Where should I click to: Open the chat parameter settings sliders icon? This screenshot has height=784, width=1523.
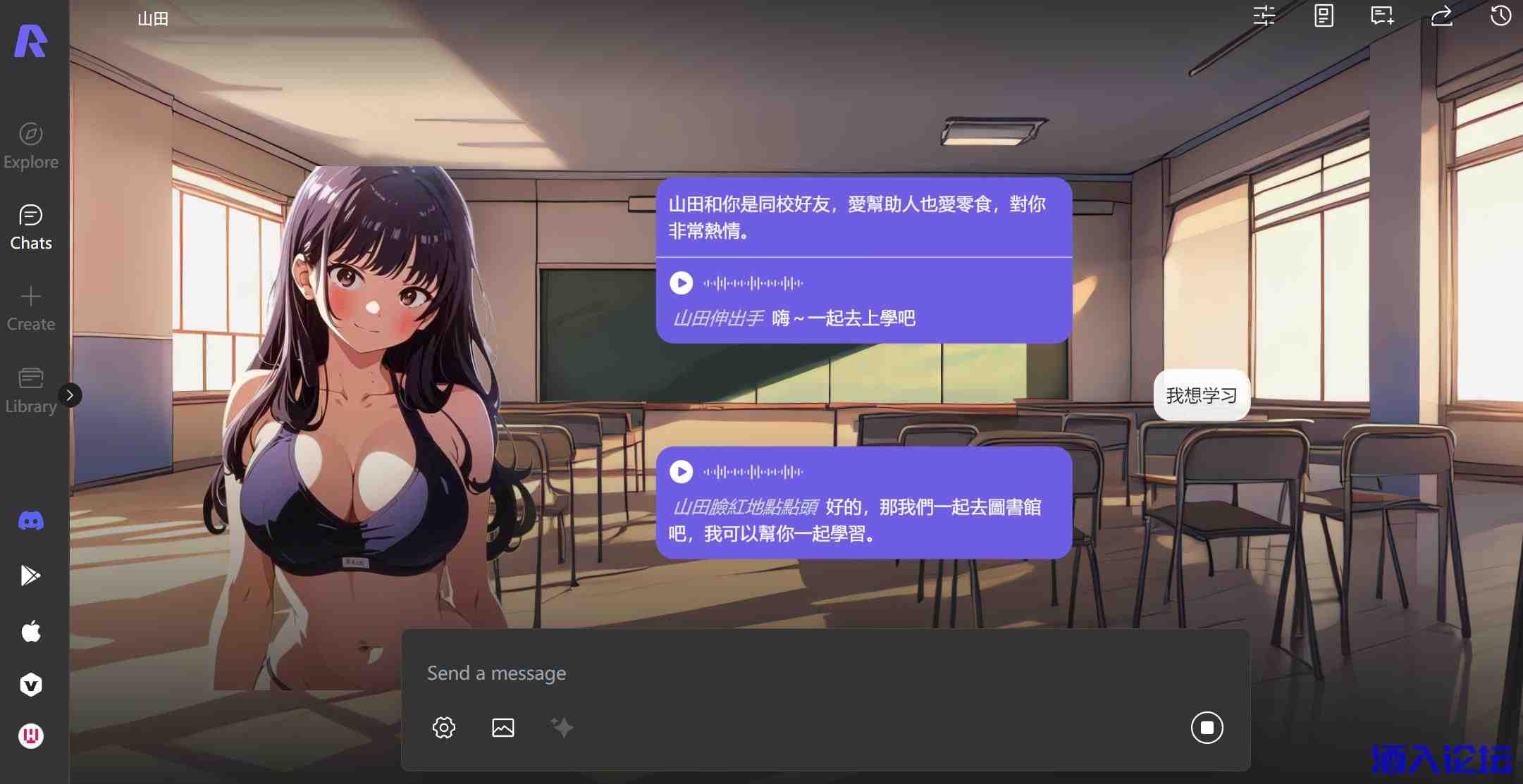pyautogui.click(x=1265, y=15)
